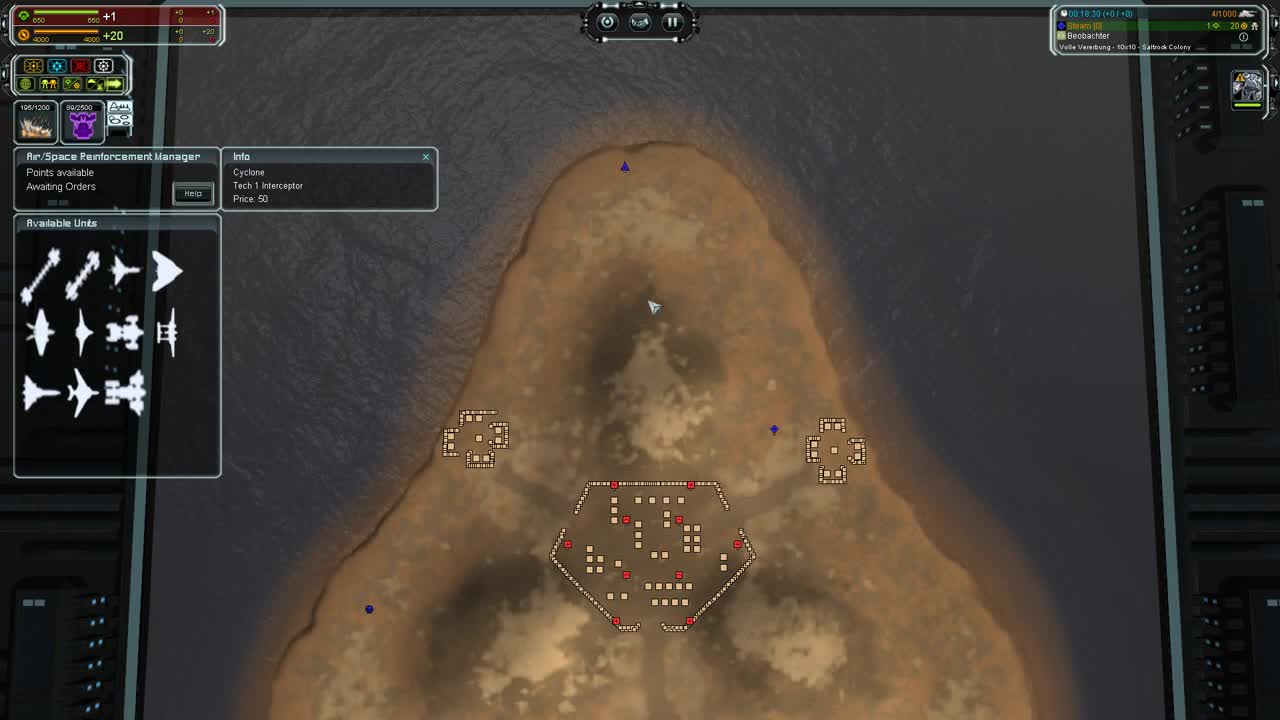This screenshot has height=720, width=1280.
Task: Click the handshake diplomacy icon at top center
Action: click(x=640, y=24)
